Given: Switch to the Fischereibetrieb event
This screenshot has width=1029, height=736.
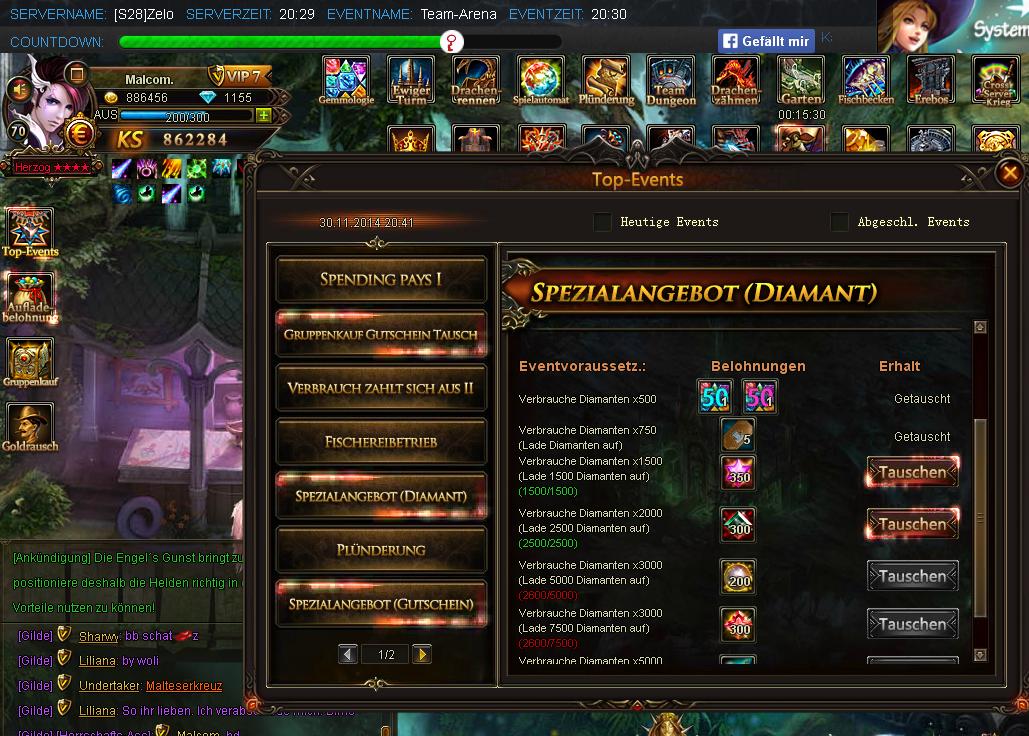Looking at the screenshot, I should (x=381, y=441).
